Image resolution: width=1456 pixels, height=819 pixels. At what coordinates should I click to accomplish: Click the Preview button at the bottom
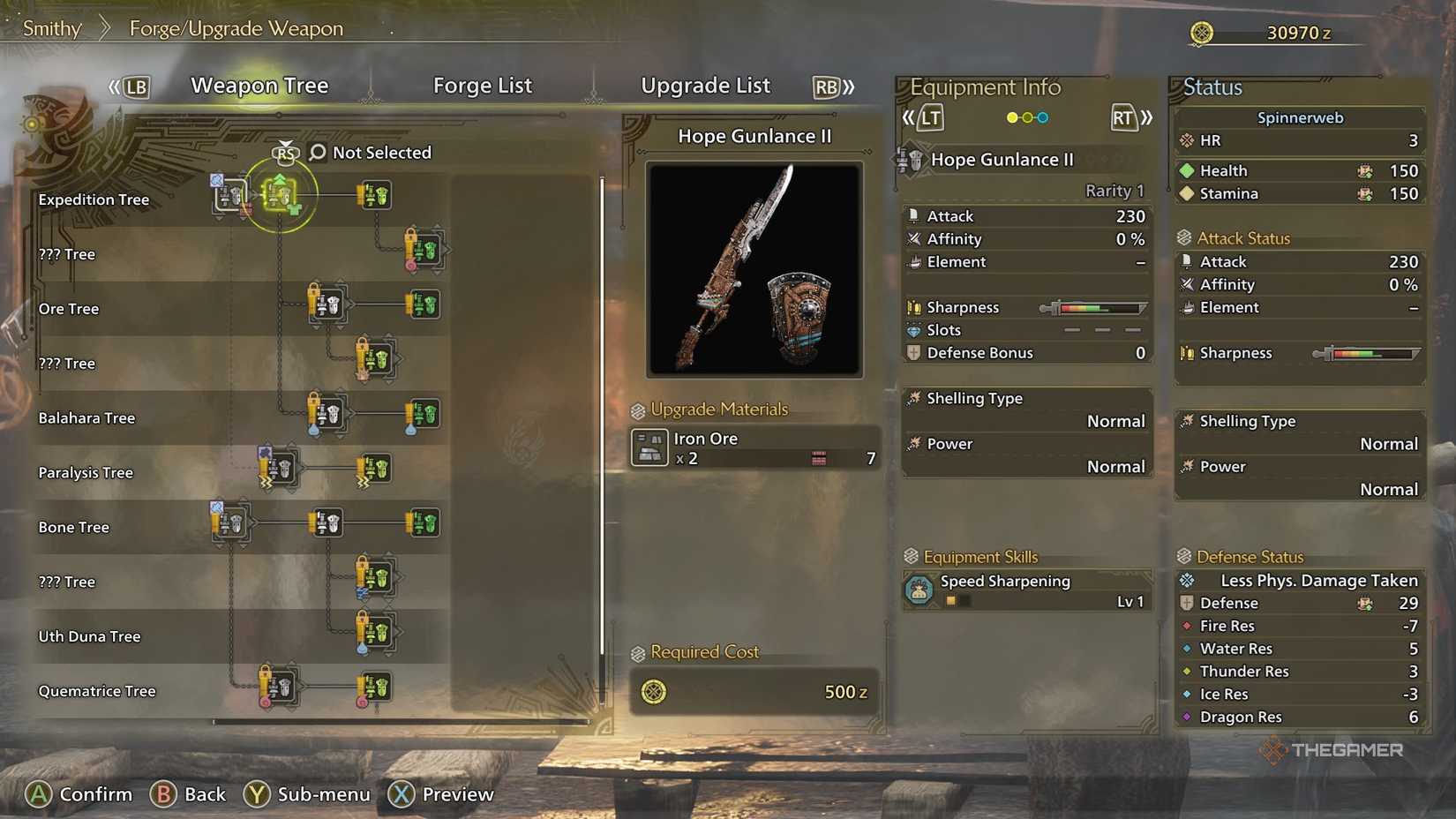(441, 793)
